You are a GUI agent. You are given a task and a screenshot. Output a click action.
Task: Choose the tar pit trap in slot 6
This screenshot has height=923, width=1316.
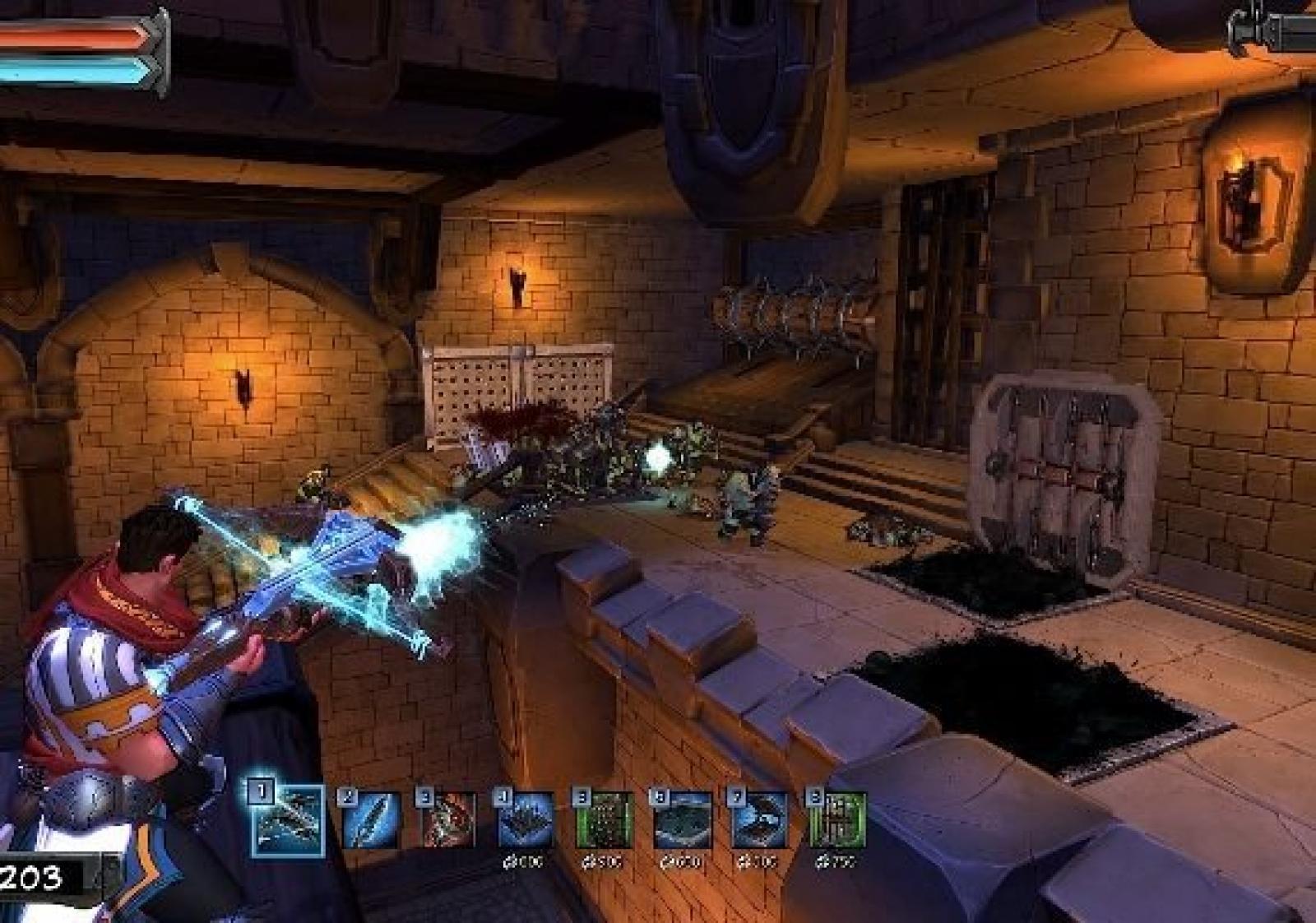click(683, 820)
